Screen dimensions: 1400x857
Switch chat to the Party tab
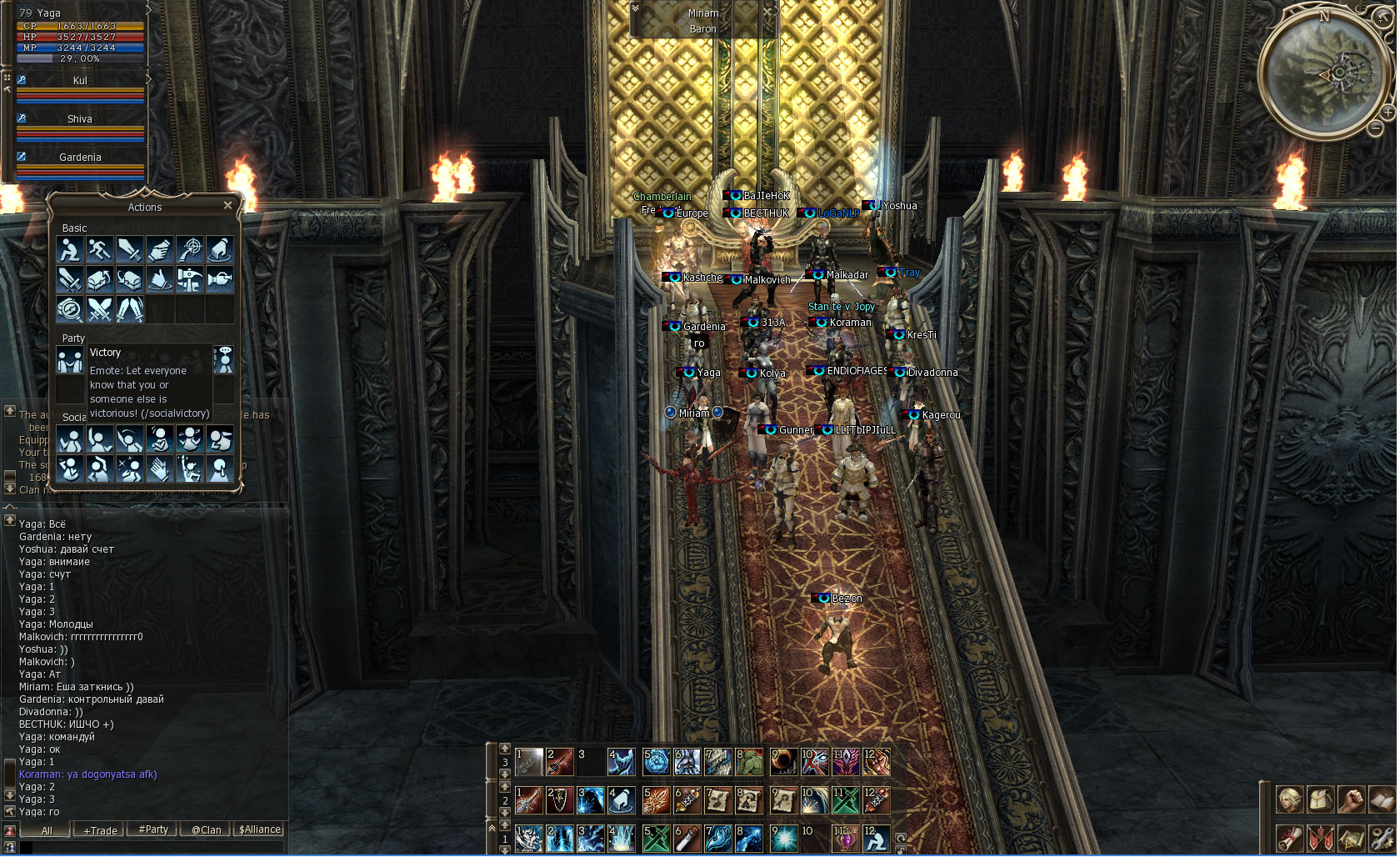[153, 830]
